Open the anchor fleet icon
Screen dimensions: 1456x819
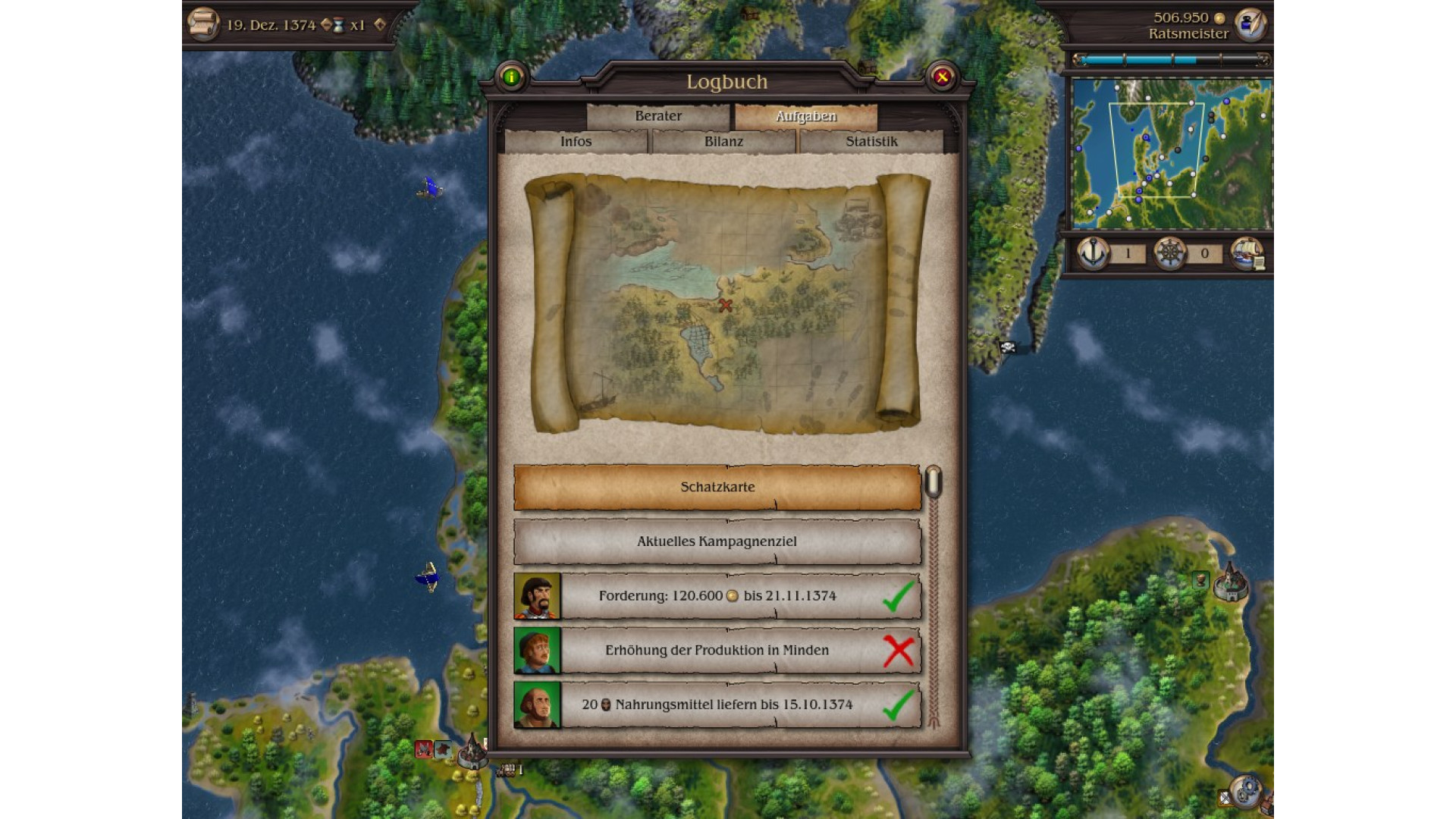1094,253
